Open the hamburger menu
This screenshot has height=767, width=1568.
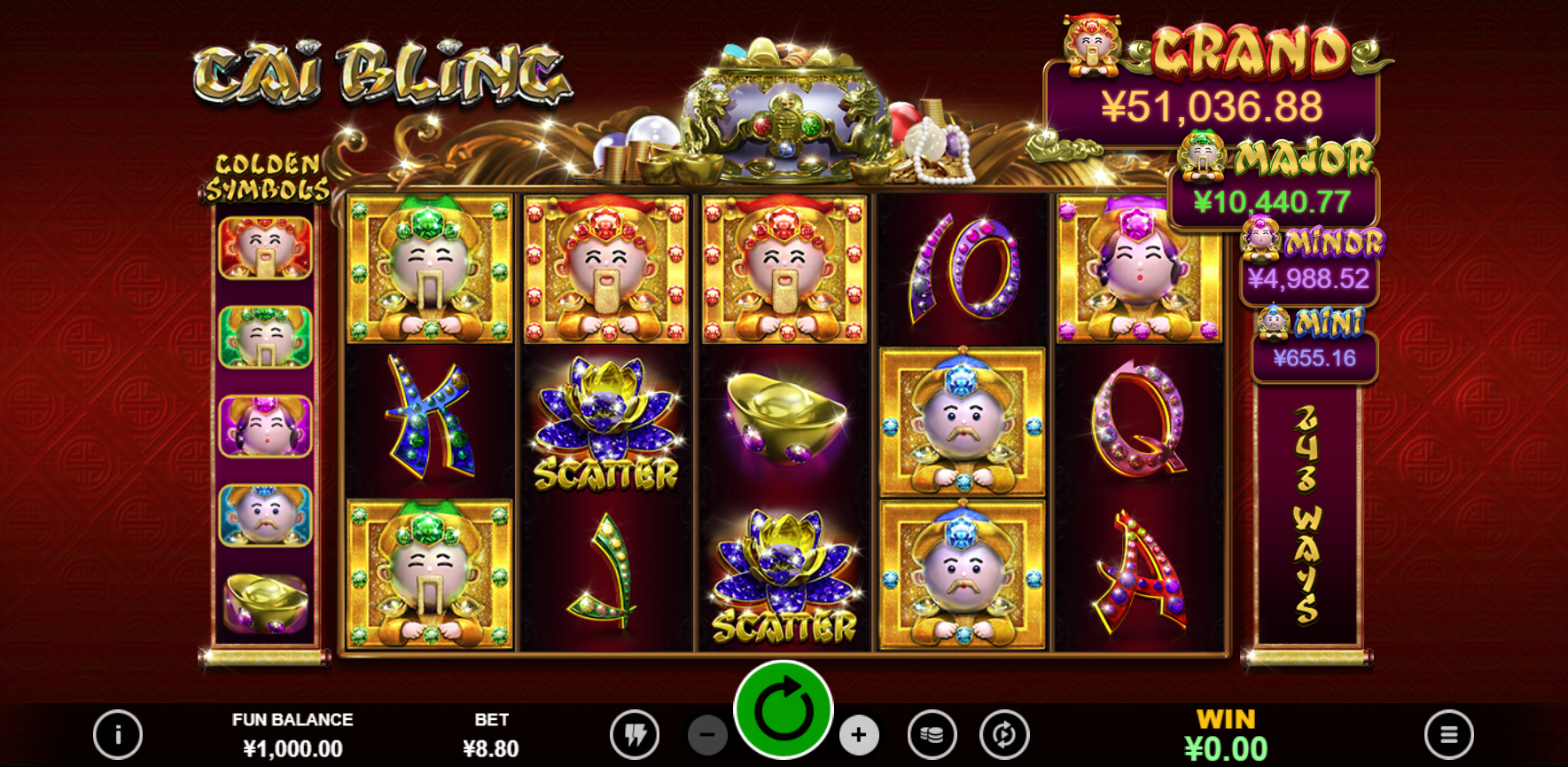[x=1448, y=735]
